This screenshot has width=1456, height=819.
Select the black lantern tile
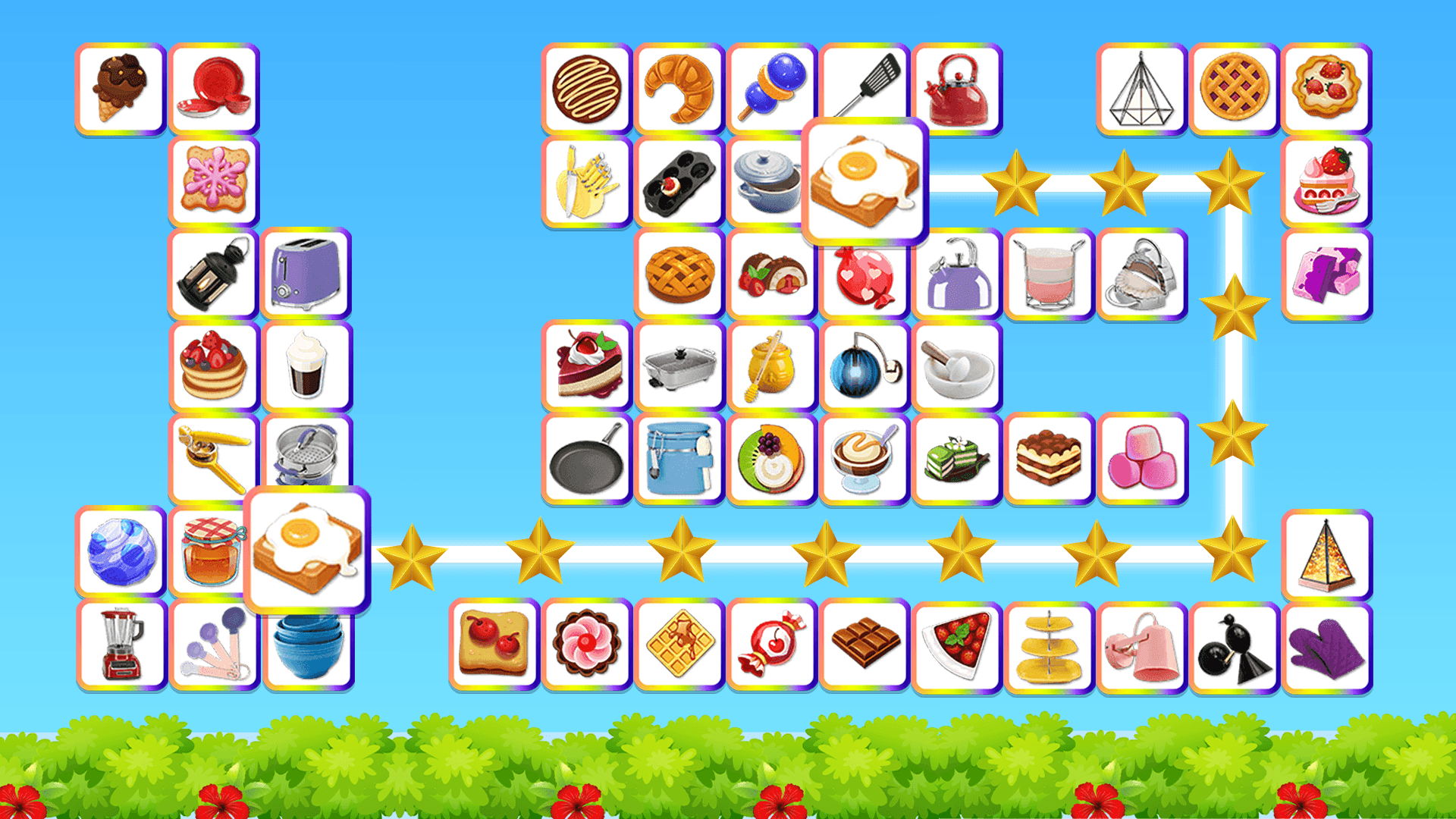click(x=214, y=273)
